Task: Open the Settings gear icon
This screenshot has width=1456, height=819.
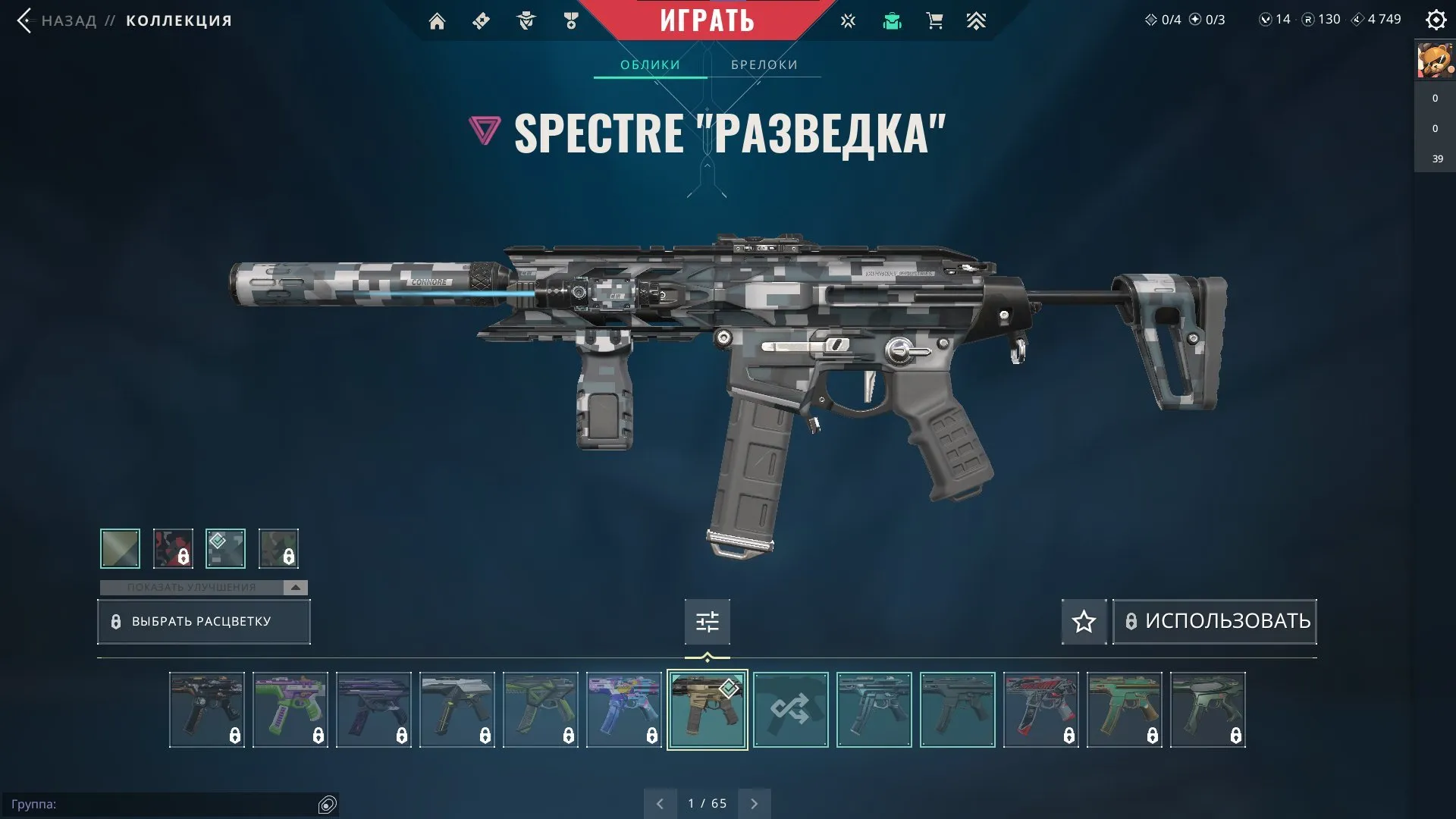Action: pos(1436,20)
